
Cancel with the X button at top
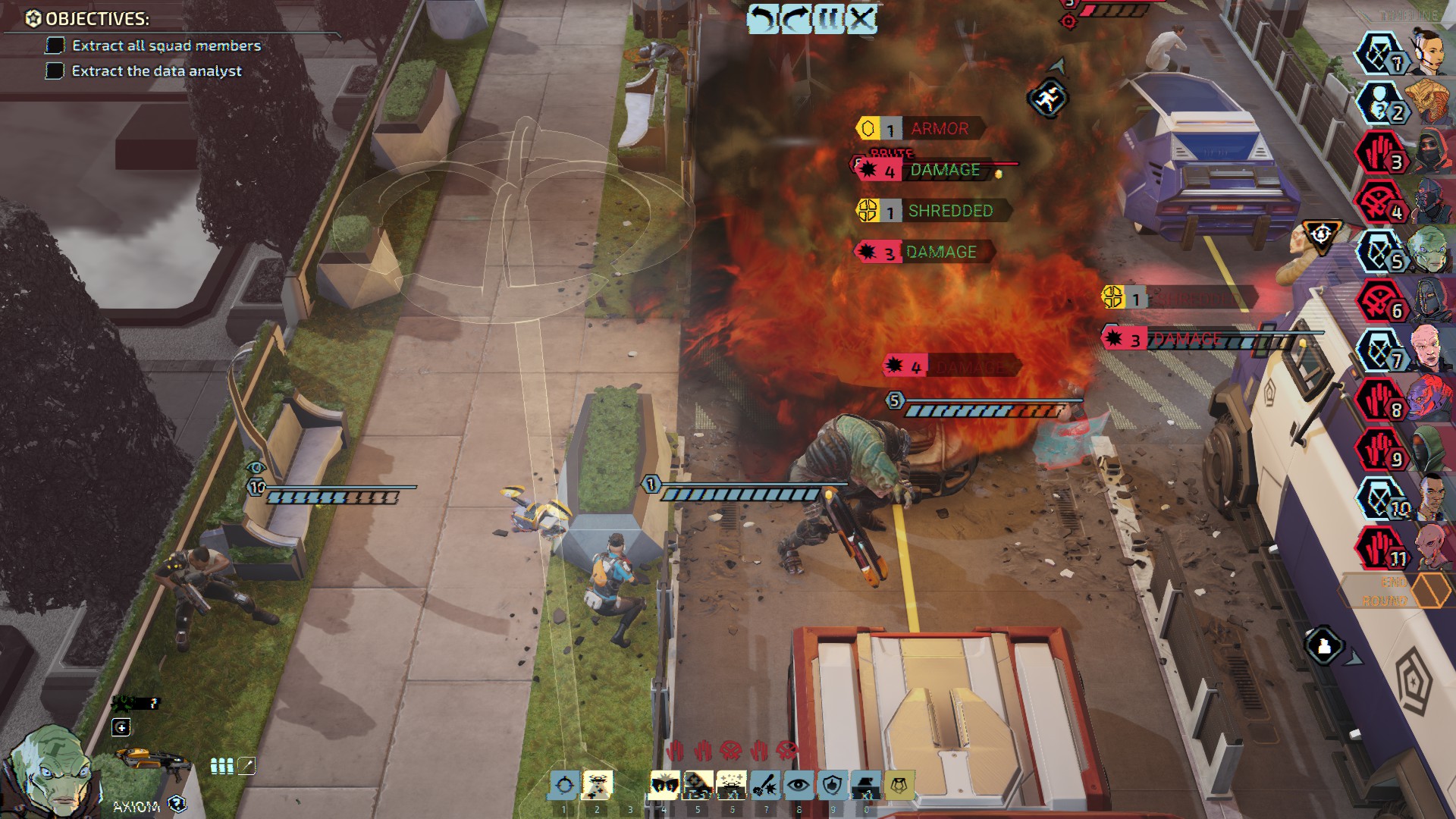pyautogui.click(x=861, y=18)
